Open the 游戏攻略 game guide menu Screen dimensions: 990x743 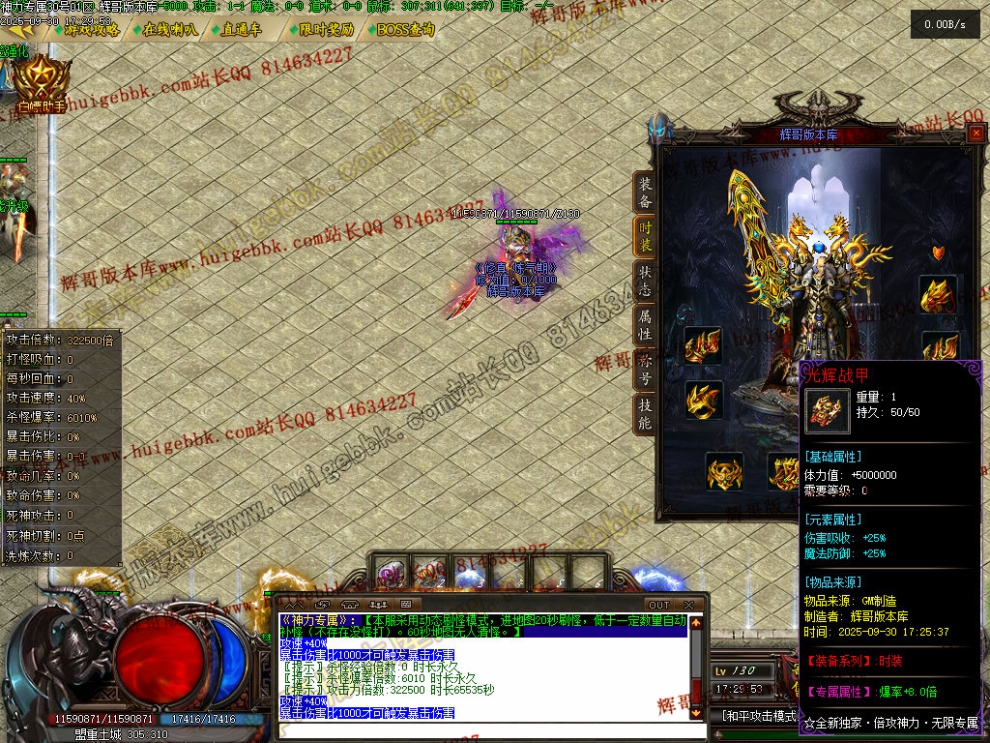pyautogui.click(x=92, y=30)
